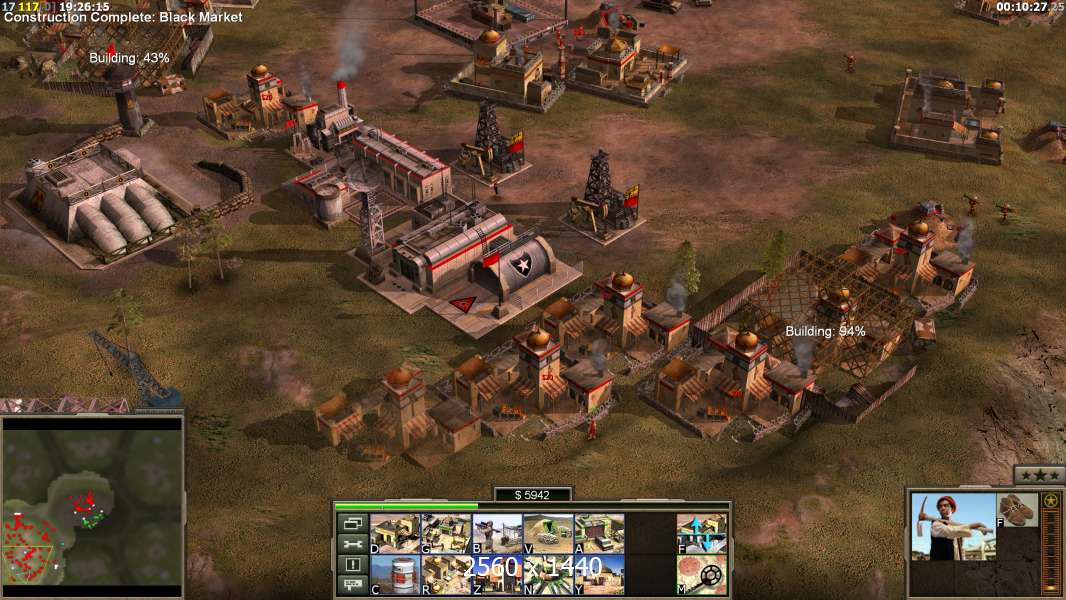The height and width of the screenshot is (600, 1066).
Task: Open the chat button below the exclamation mark
Action: tap(352, 585)
